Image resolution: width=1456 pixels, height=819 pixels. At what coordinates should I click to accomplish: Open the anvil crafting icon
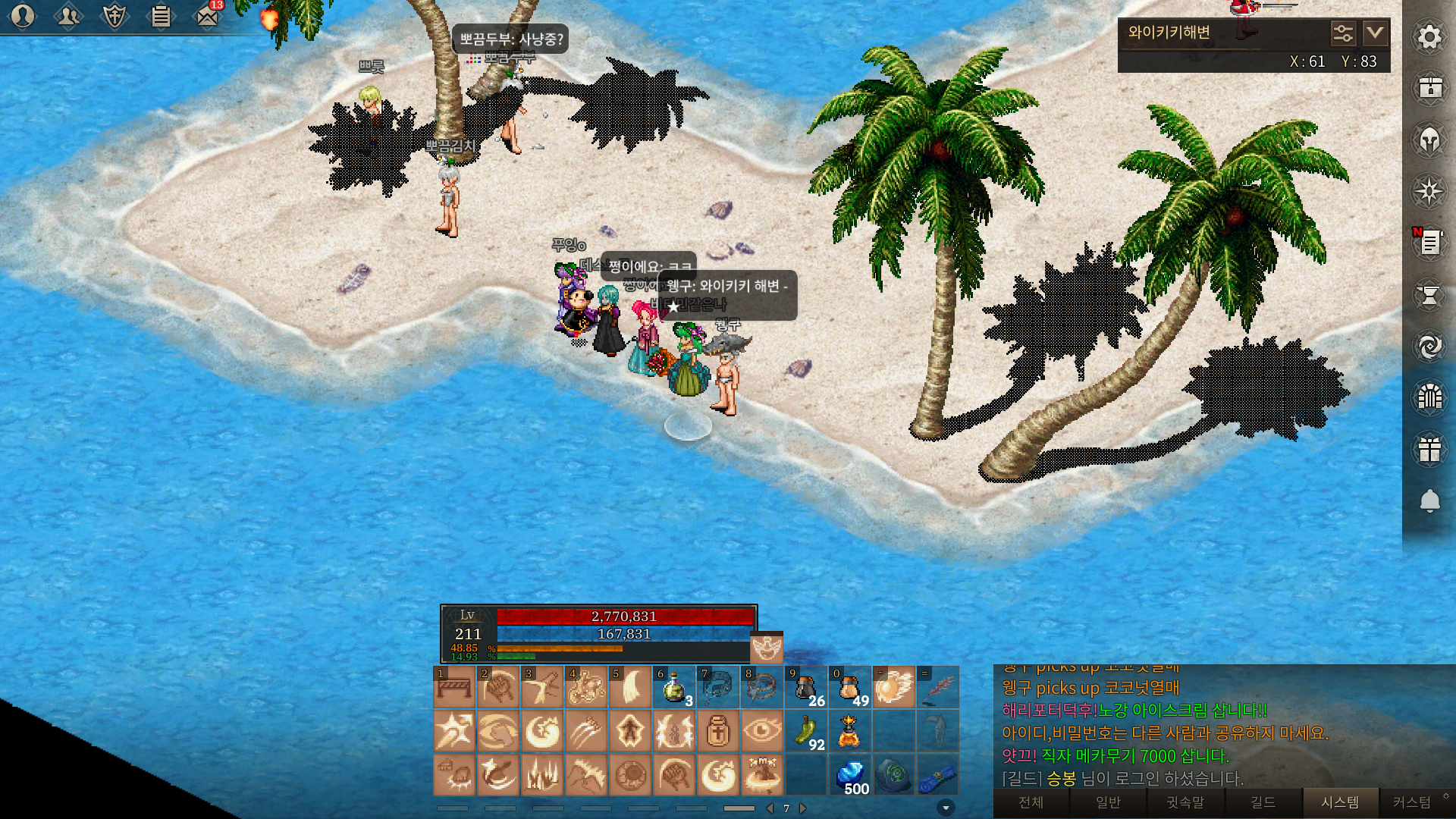(1429, 295)
